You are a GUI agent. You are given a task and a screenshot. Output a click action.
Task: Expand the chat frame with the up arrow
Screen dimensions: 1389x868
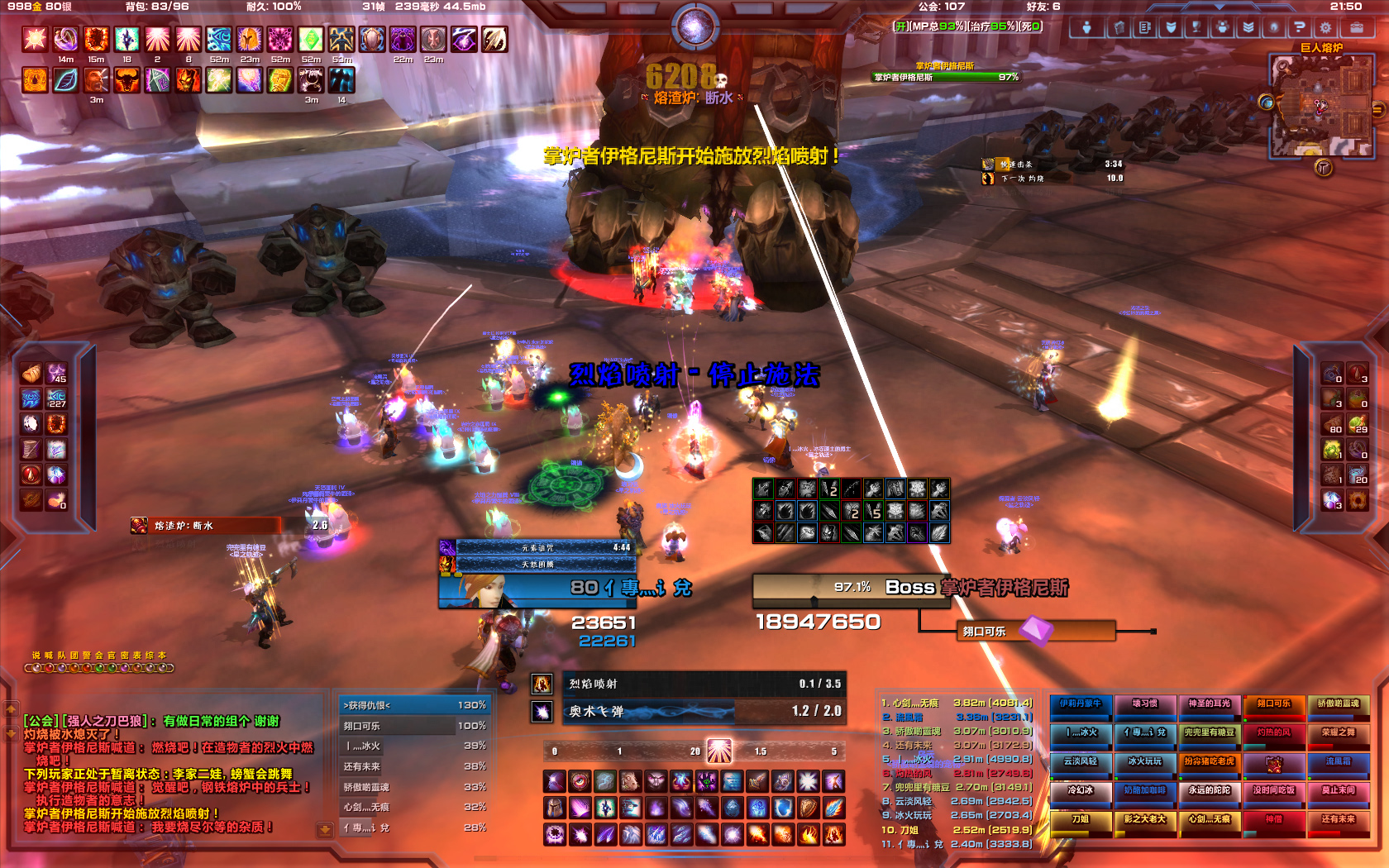click(x=11, y=708)
